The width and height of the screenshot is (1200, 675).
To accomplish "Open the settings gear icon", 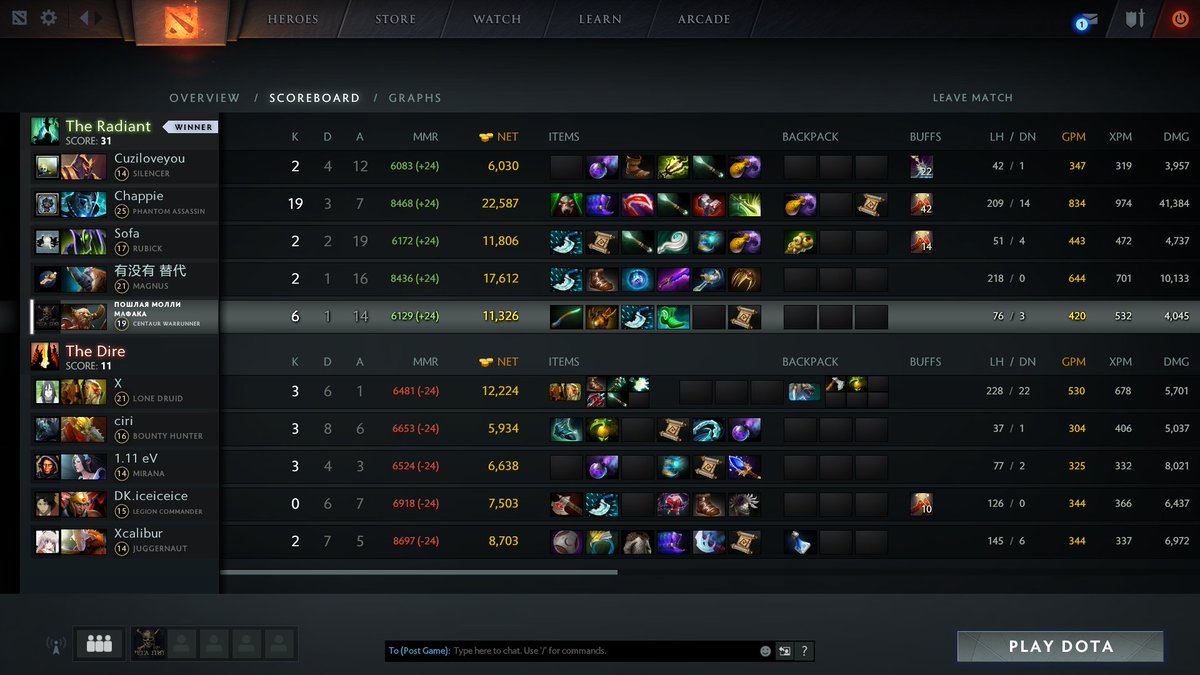I will click(x=49, y=18).
